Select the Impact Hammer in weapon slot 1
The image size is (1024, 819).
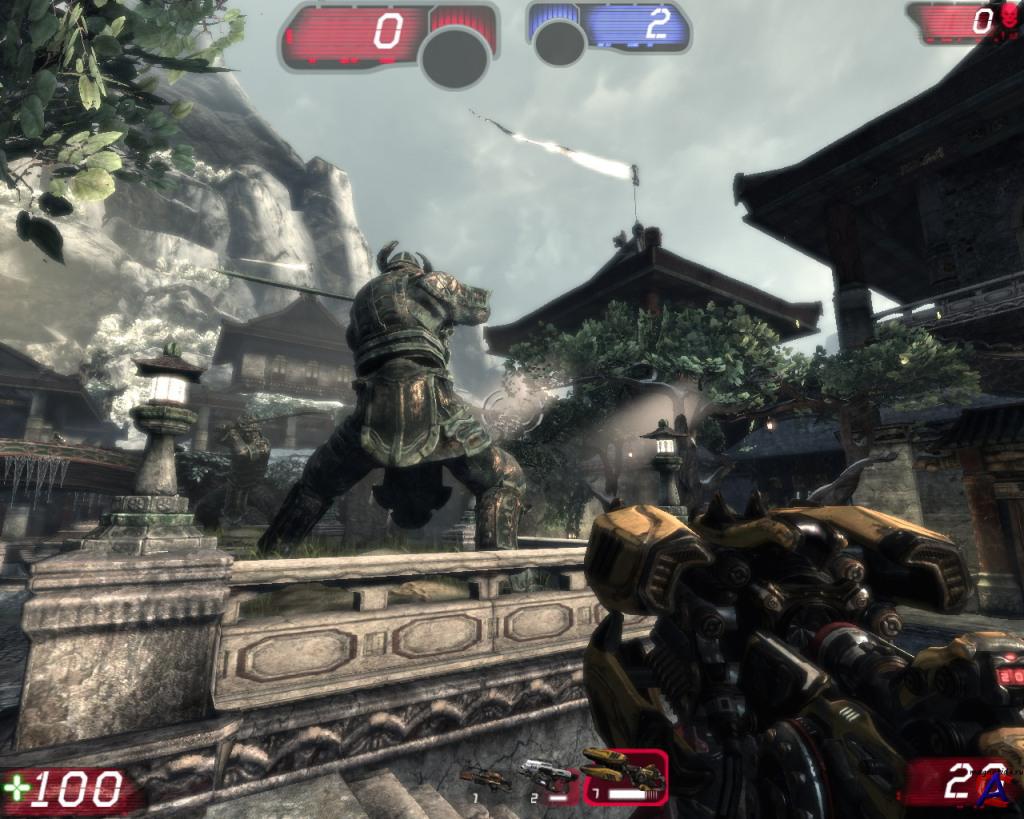484,777
